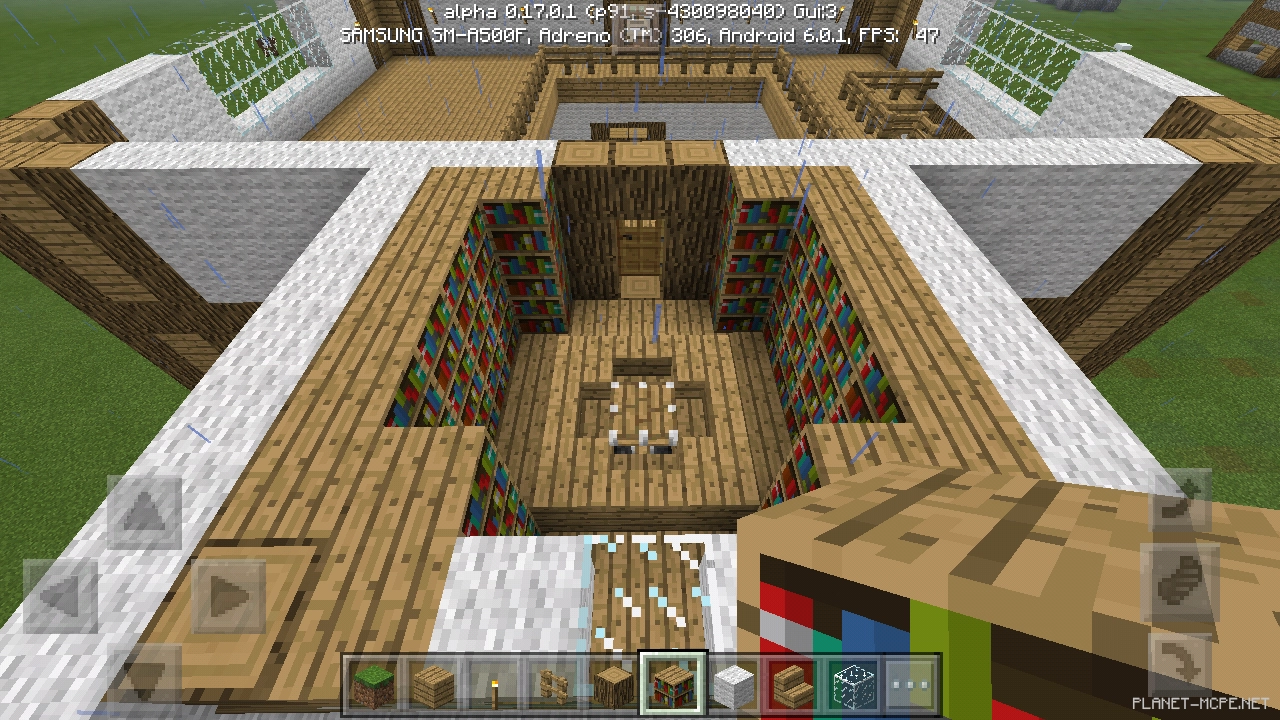Fly upward with the ascend button
1280x720 pixels.
[x=1183, y=502]
